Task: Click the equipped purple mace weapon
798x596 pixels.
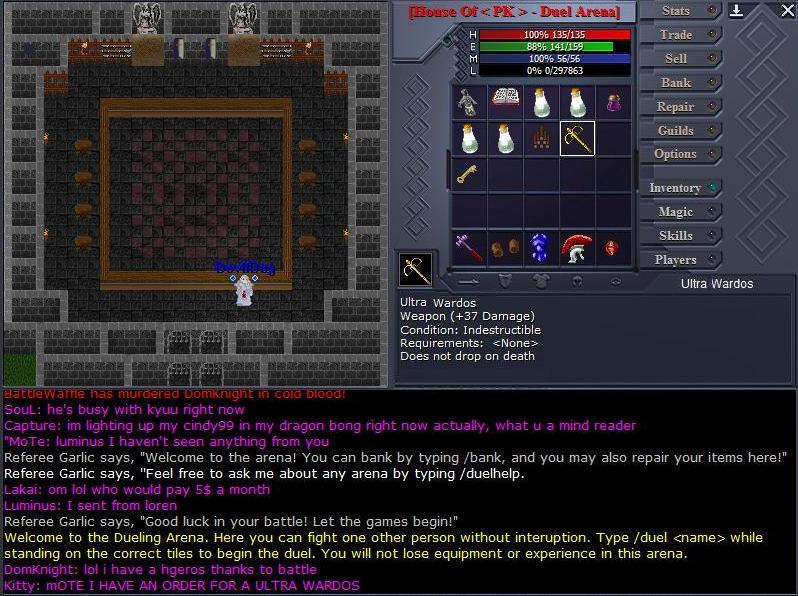Action: pyautogui.click(x=468, y=247)
